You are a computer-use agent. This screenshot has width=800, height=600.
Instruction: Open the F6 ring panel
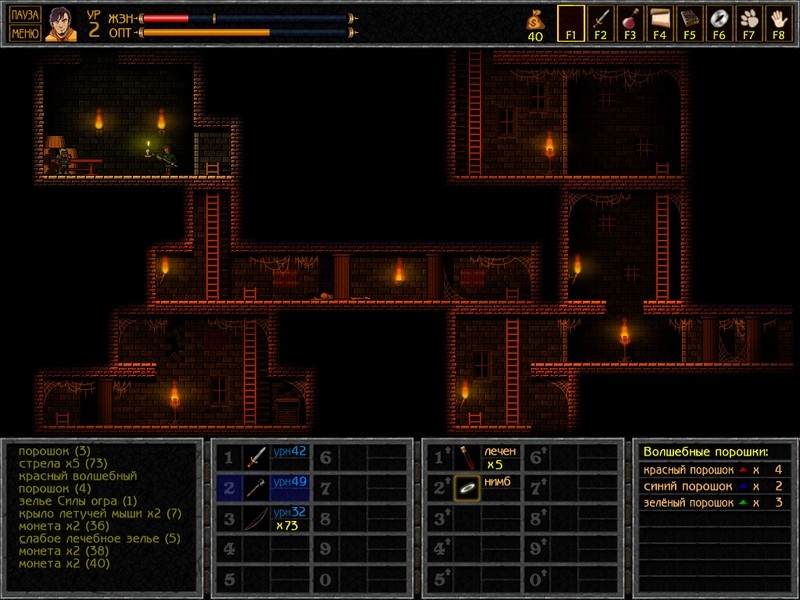[719, 21]
